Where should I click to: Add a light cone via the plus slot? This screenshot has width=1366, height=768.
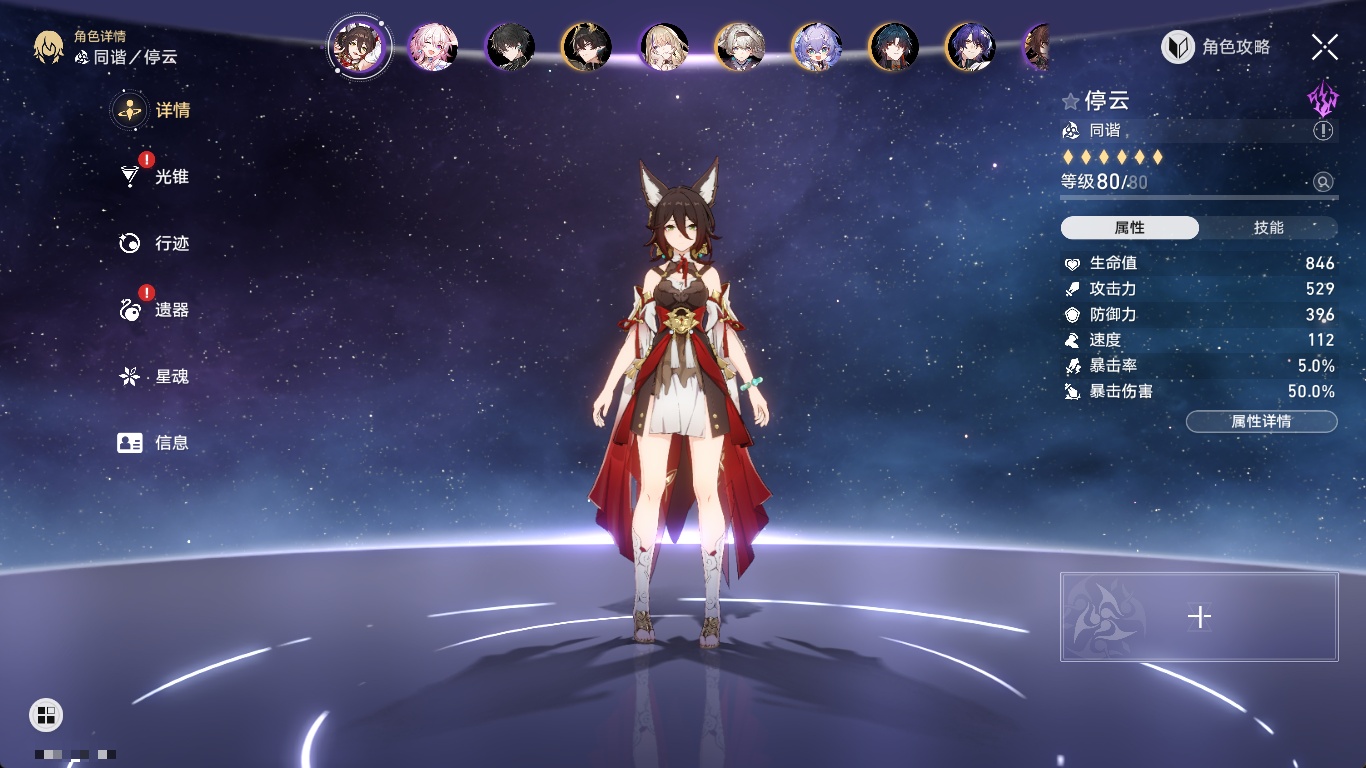click(x=1199, y=617)
